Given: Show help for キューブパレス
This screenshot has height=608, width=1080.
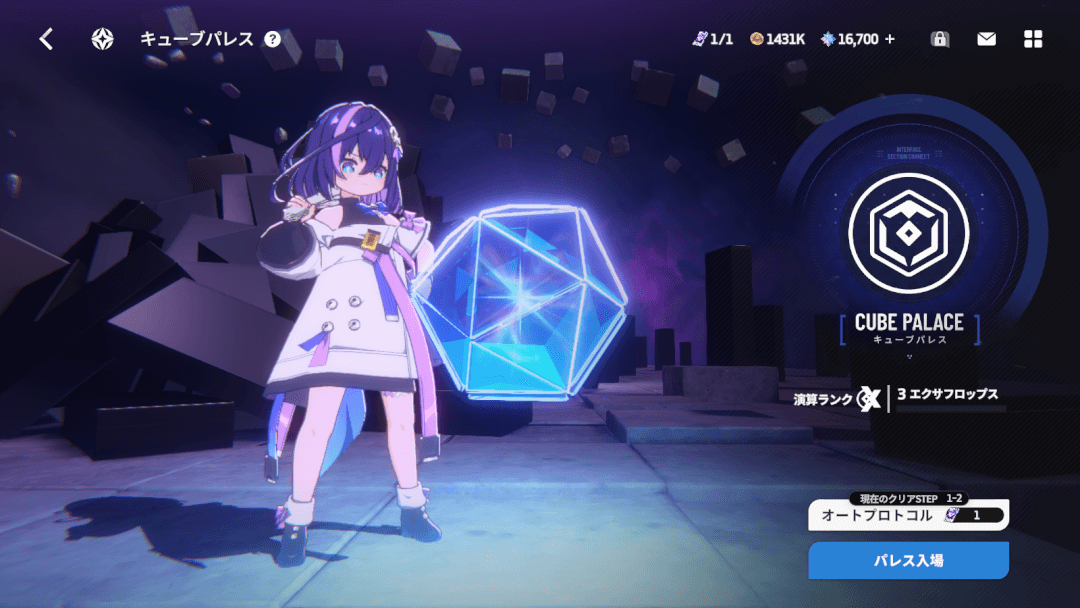Looking at the screenshot, I should 273,39.
